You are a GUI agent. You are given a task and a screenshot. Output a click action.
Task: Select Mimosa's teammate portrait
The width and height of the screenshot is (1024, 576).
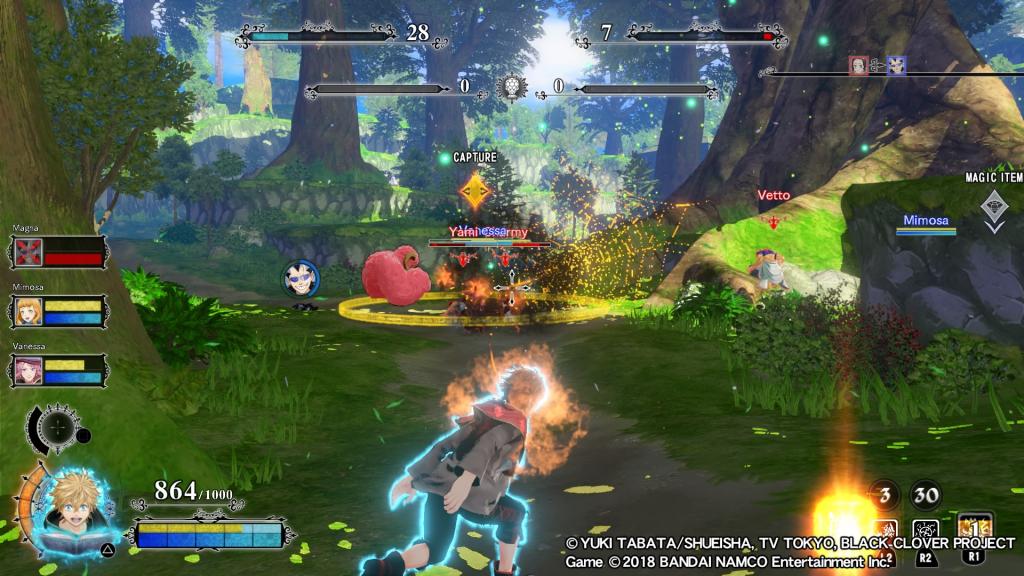[x=27, y=312]
